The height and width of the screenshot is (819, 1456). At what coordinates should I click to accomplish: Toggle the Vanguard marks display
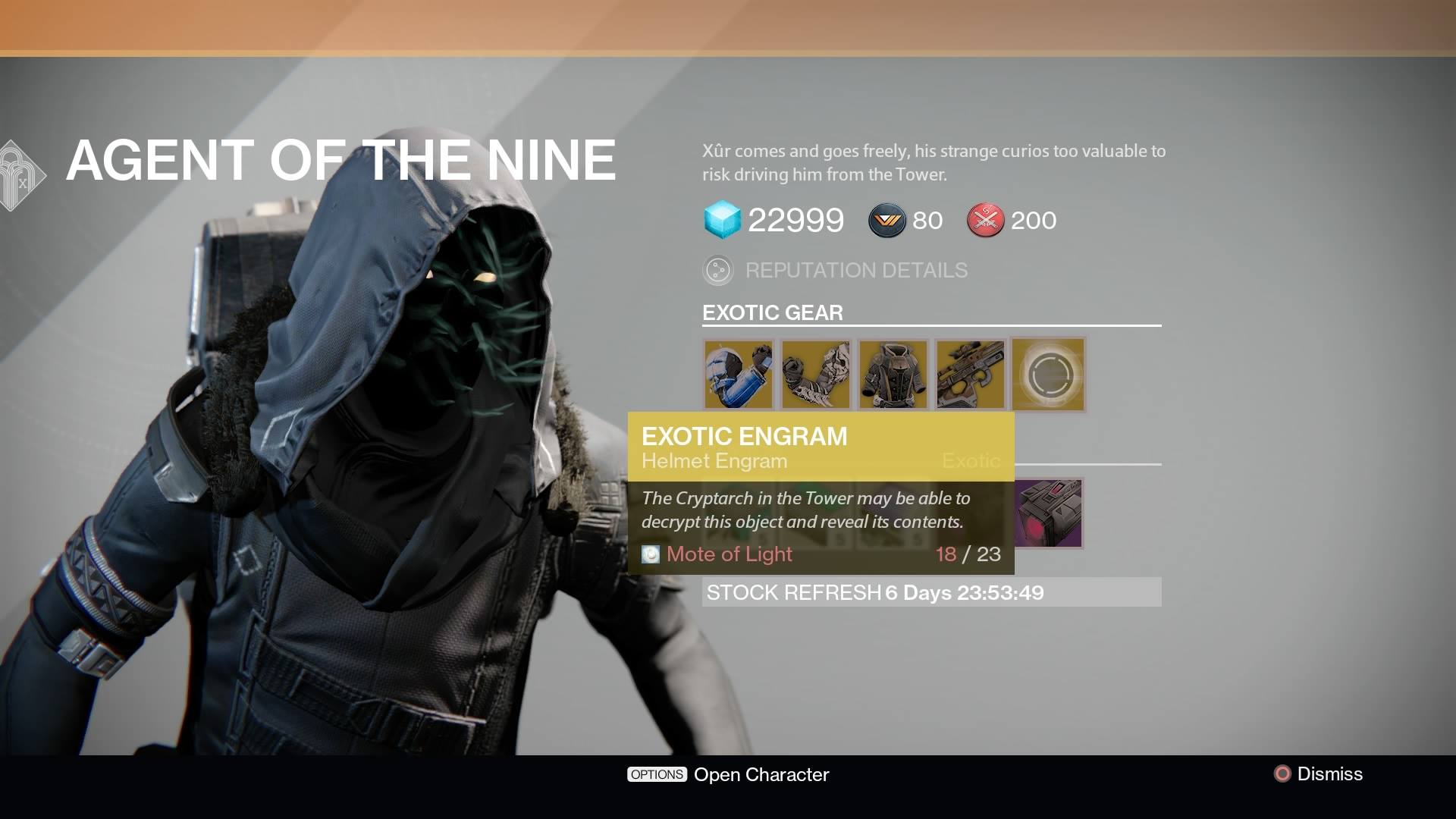[x=886, y=221]
